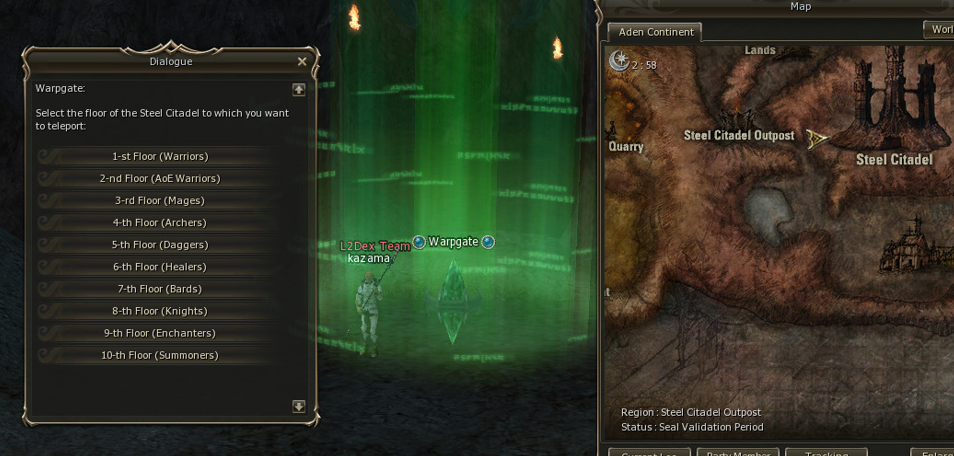Teleport to 1-st Floor (Warriors)
The height and width of the screenshot is (456, 954).
[160, 157]
